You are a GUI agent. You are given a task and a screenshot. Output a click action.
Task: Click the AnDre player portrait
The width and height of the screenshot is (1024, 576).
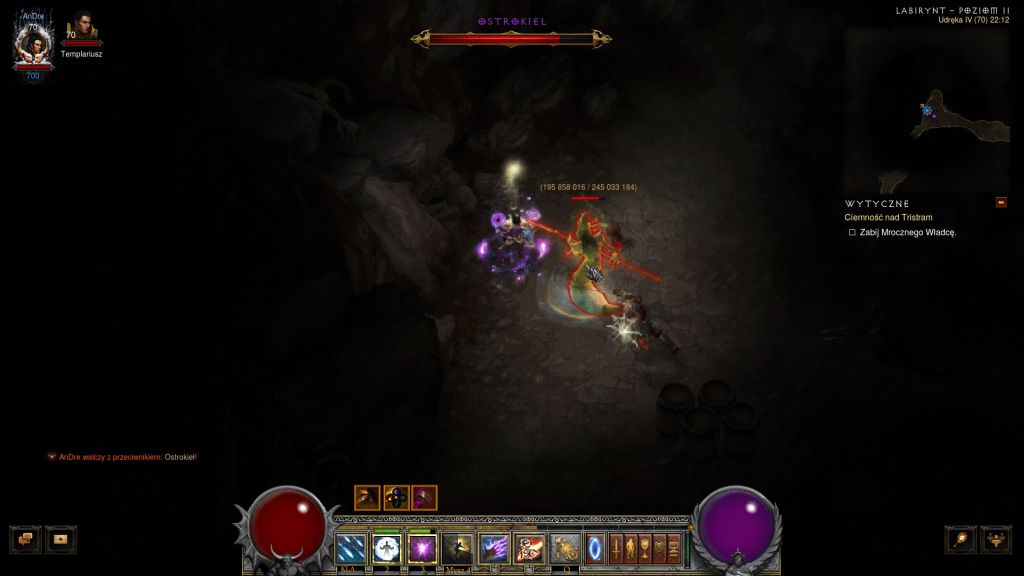click(x=32, y=47)
